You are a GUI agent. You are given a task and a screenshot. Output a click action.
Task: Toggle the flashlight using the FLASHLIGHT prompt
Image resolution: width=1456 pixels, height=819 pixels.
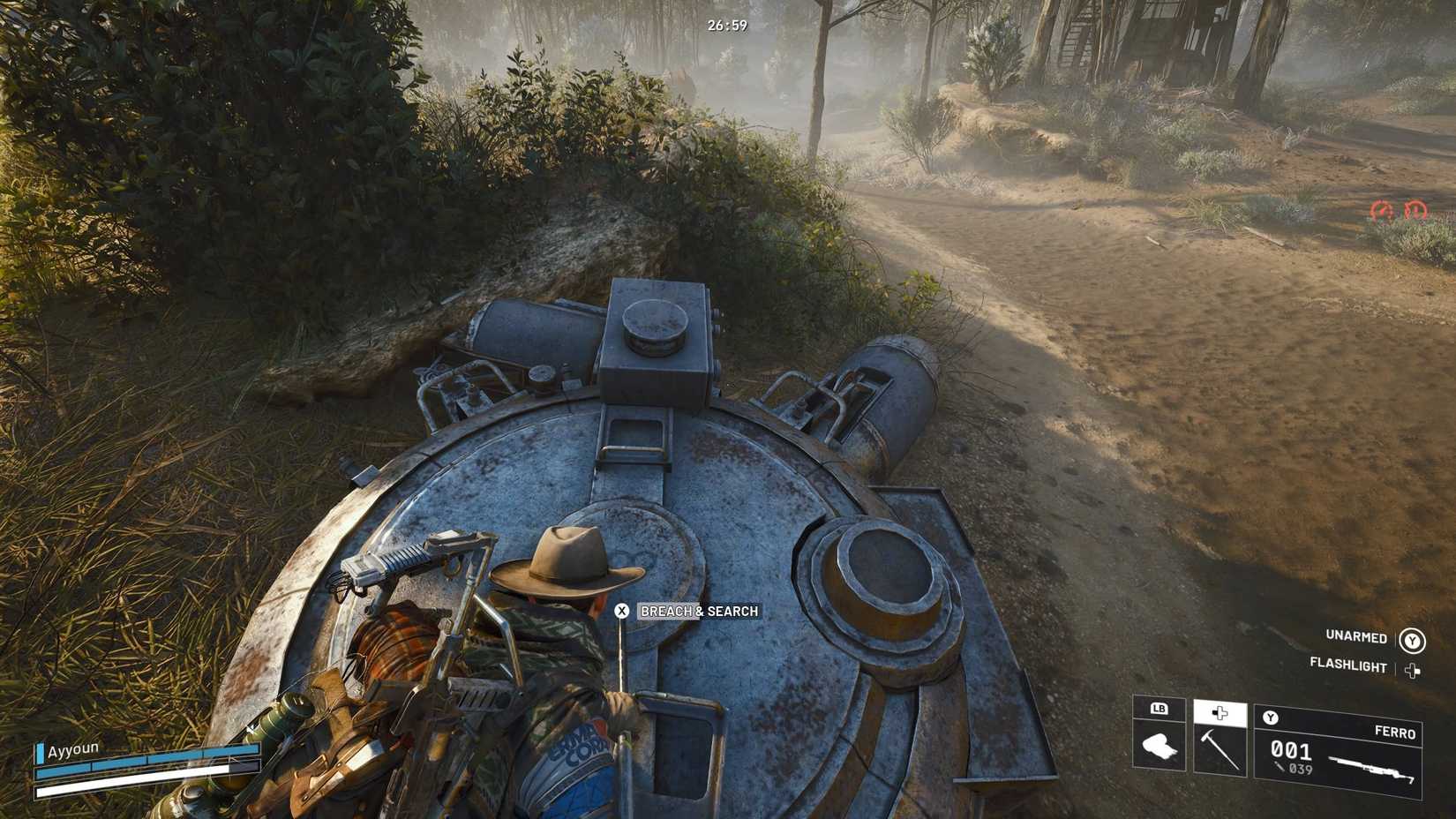tap(1349, 665)
